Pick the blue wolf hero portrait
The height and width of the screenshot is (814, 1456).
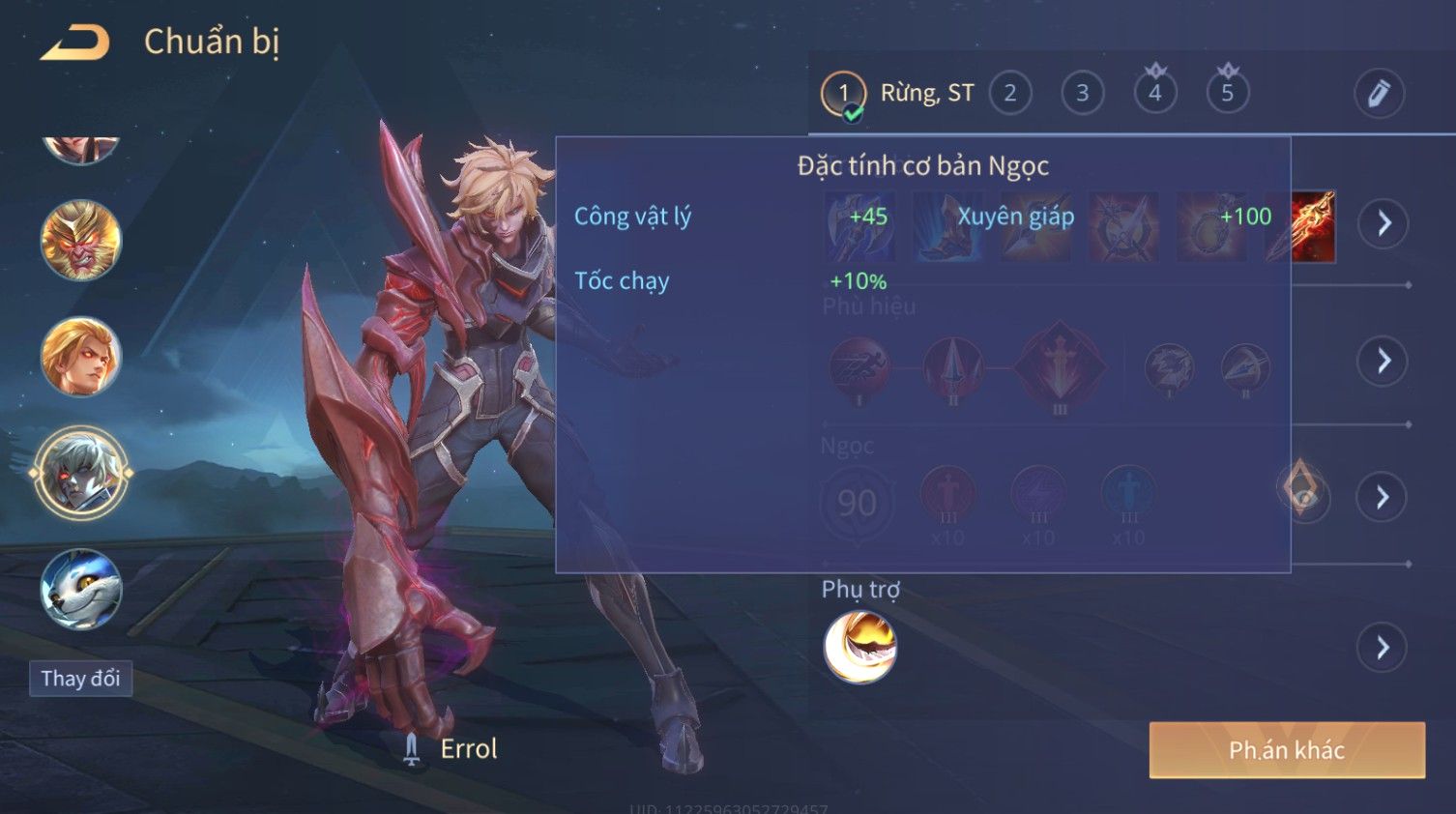pos(80,590)
